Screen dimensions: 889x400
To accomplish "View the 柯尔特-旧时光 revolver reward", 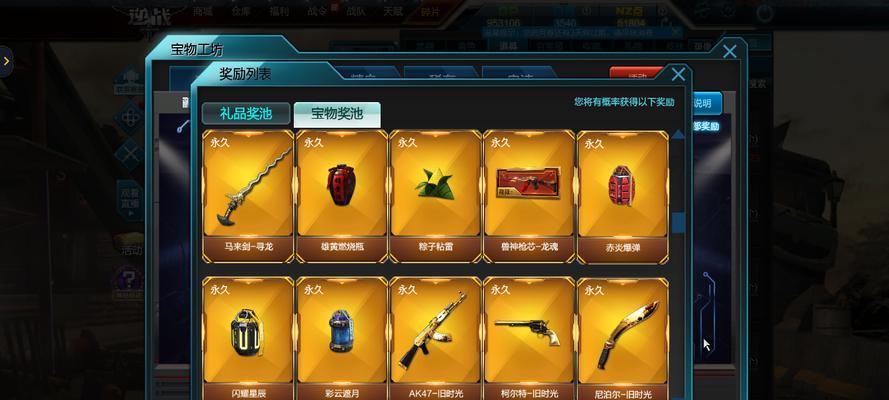I will click(529, 338).
